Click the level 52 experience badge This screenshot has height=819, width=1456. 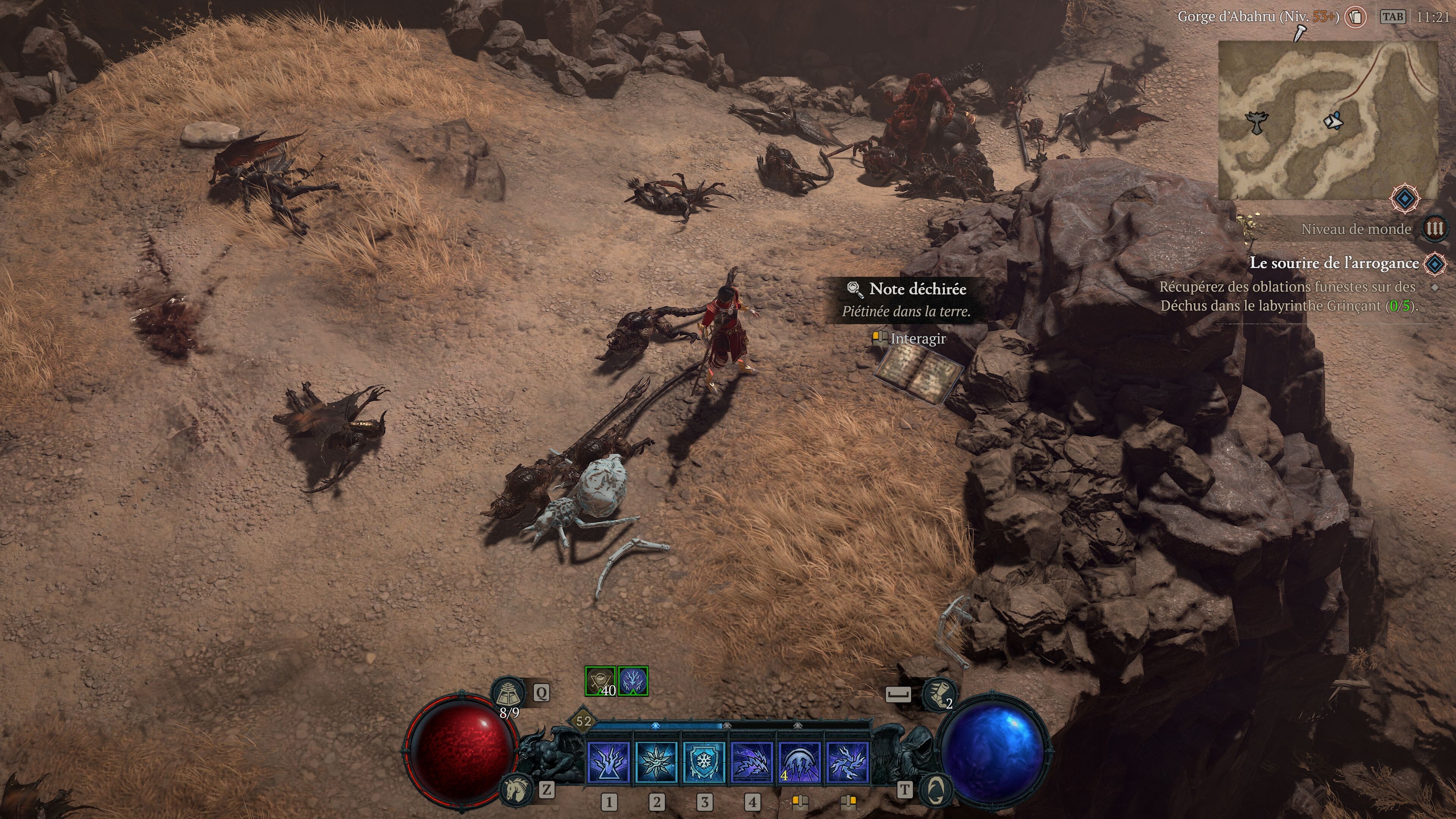[583, 721]
